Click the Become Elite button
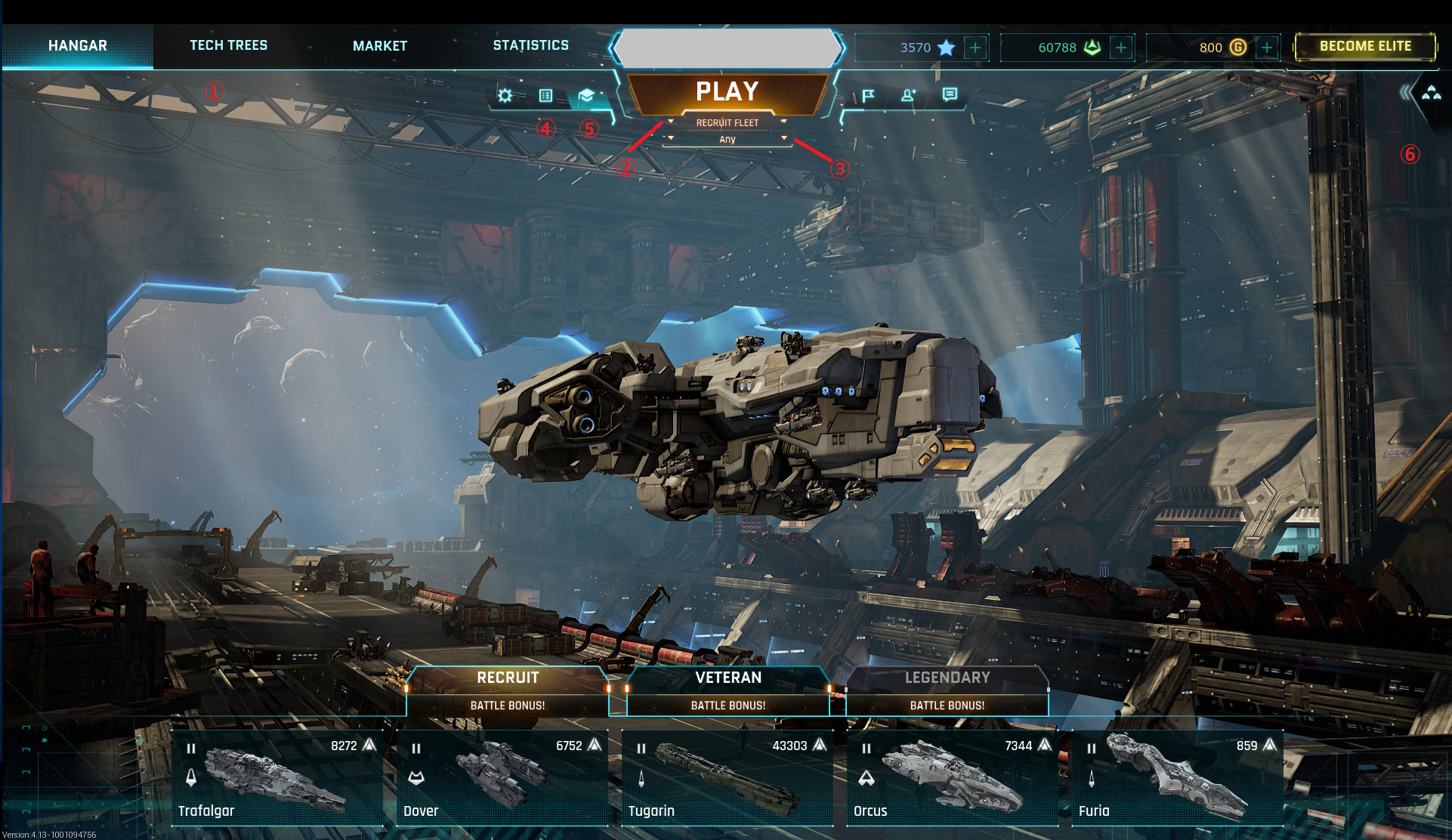1452x840 pixels. click(x=1365, y=46)
